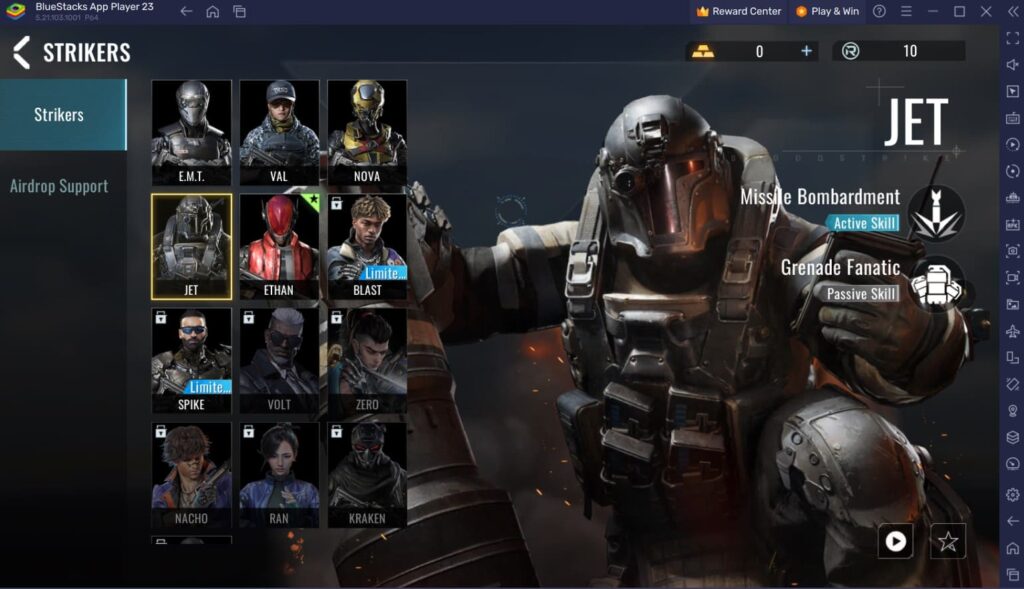View the Missile Bombardment active skill icon

[936, 213]
